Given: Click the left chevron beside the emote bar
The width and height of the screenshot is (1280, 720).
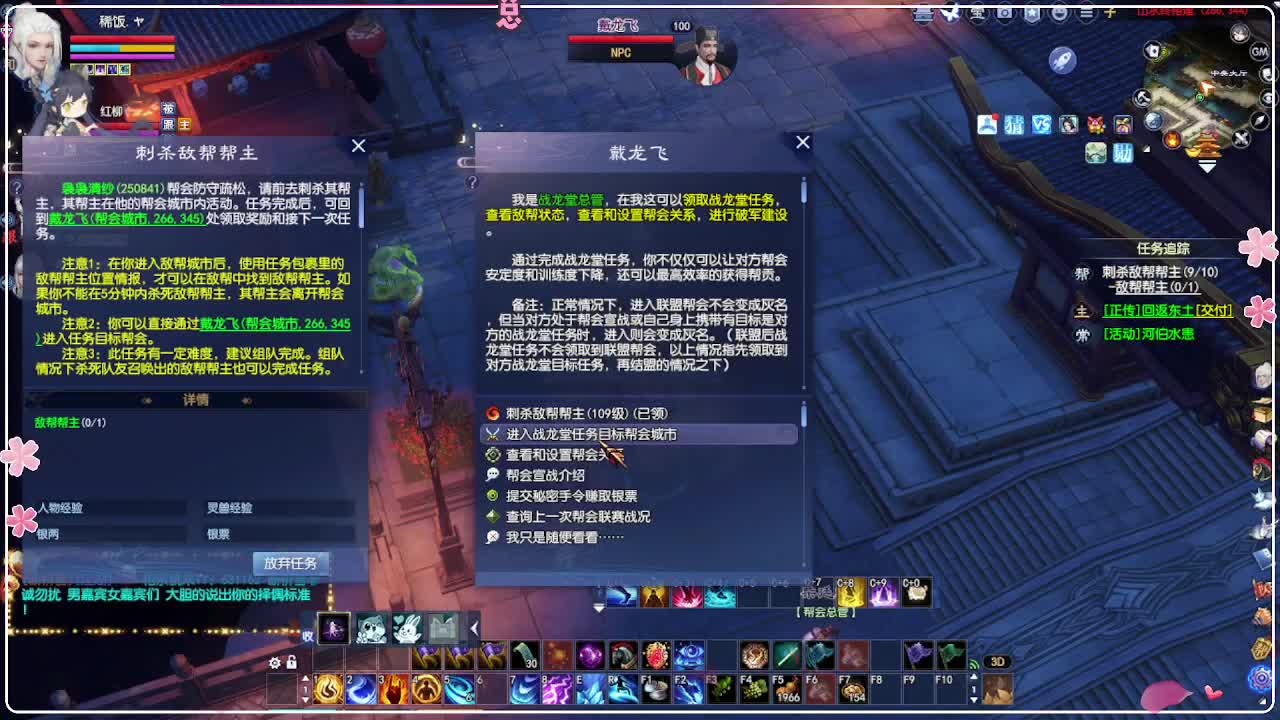Looking at the screenshot, I should [473, 628].
